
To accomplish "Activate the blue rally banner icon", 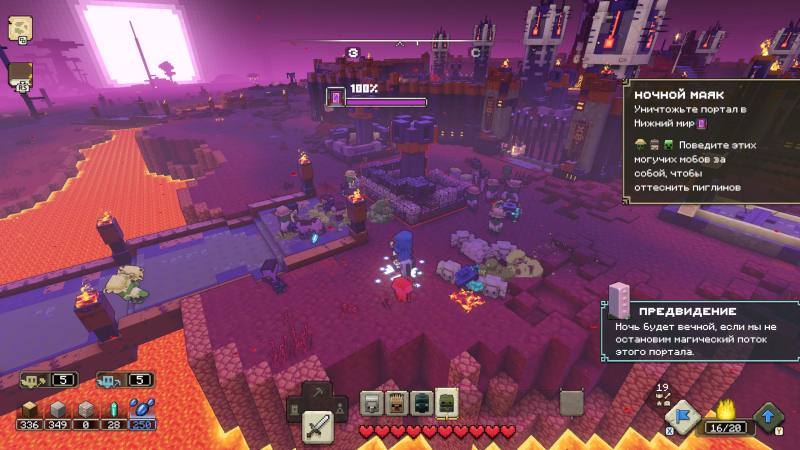I will pyautogui.click(x=681, y=415).
